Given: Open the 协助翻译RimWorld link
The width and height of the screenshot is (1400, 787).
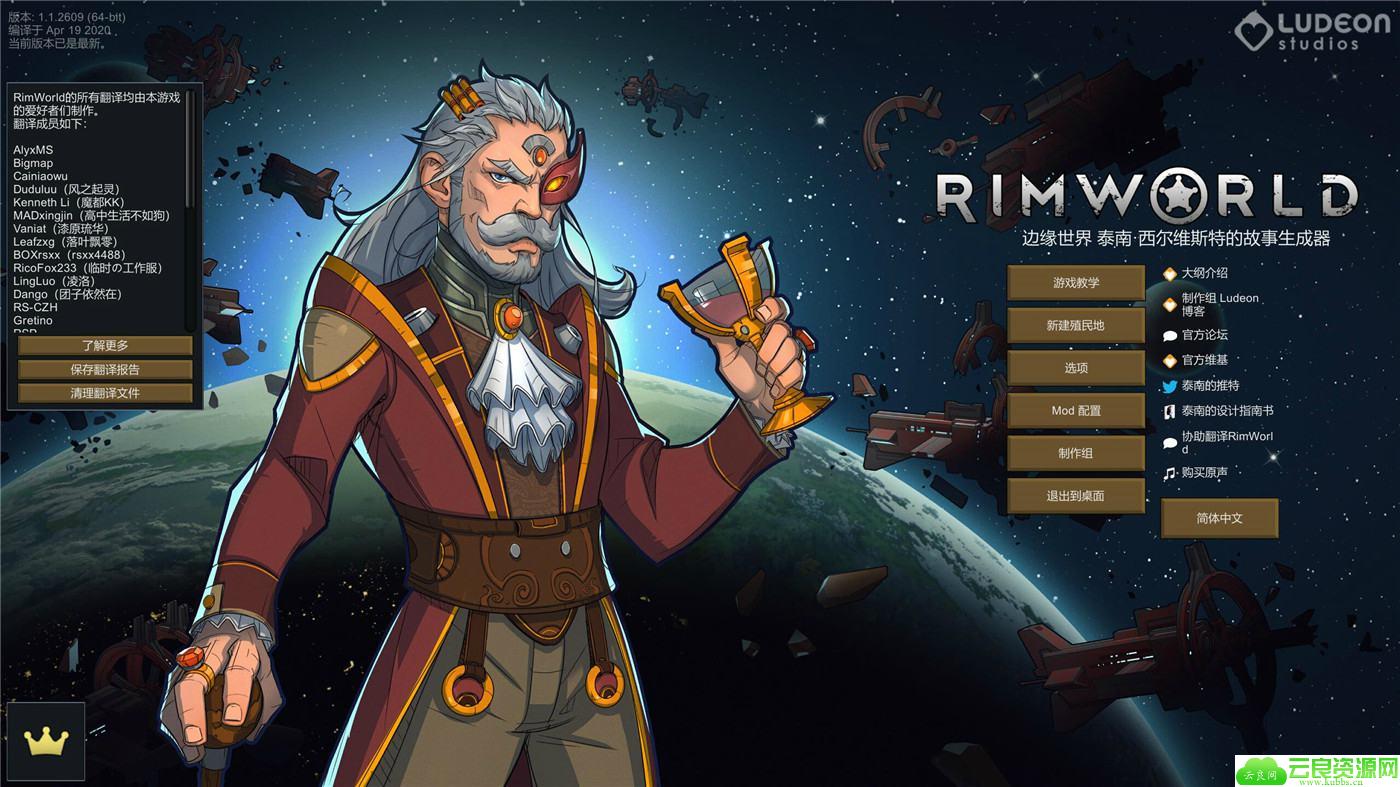Looking at the screenshot, I should (x=1227, y=442).
